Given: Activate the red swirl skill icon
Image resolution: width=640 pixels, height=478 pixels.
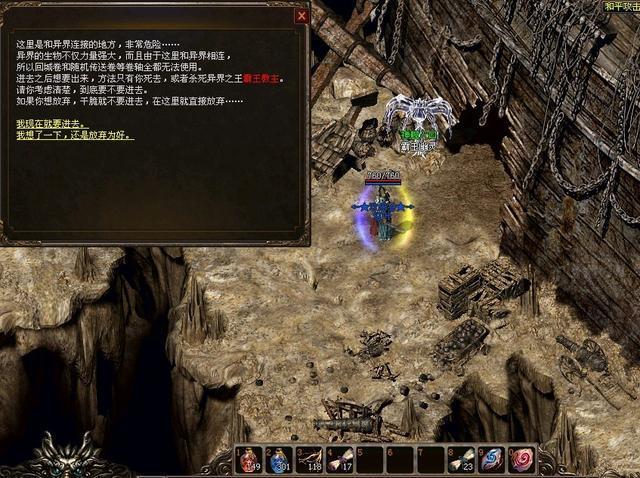Looking at the screenshot, I should (x=521, y=460).
